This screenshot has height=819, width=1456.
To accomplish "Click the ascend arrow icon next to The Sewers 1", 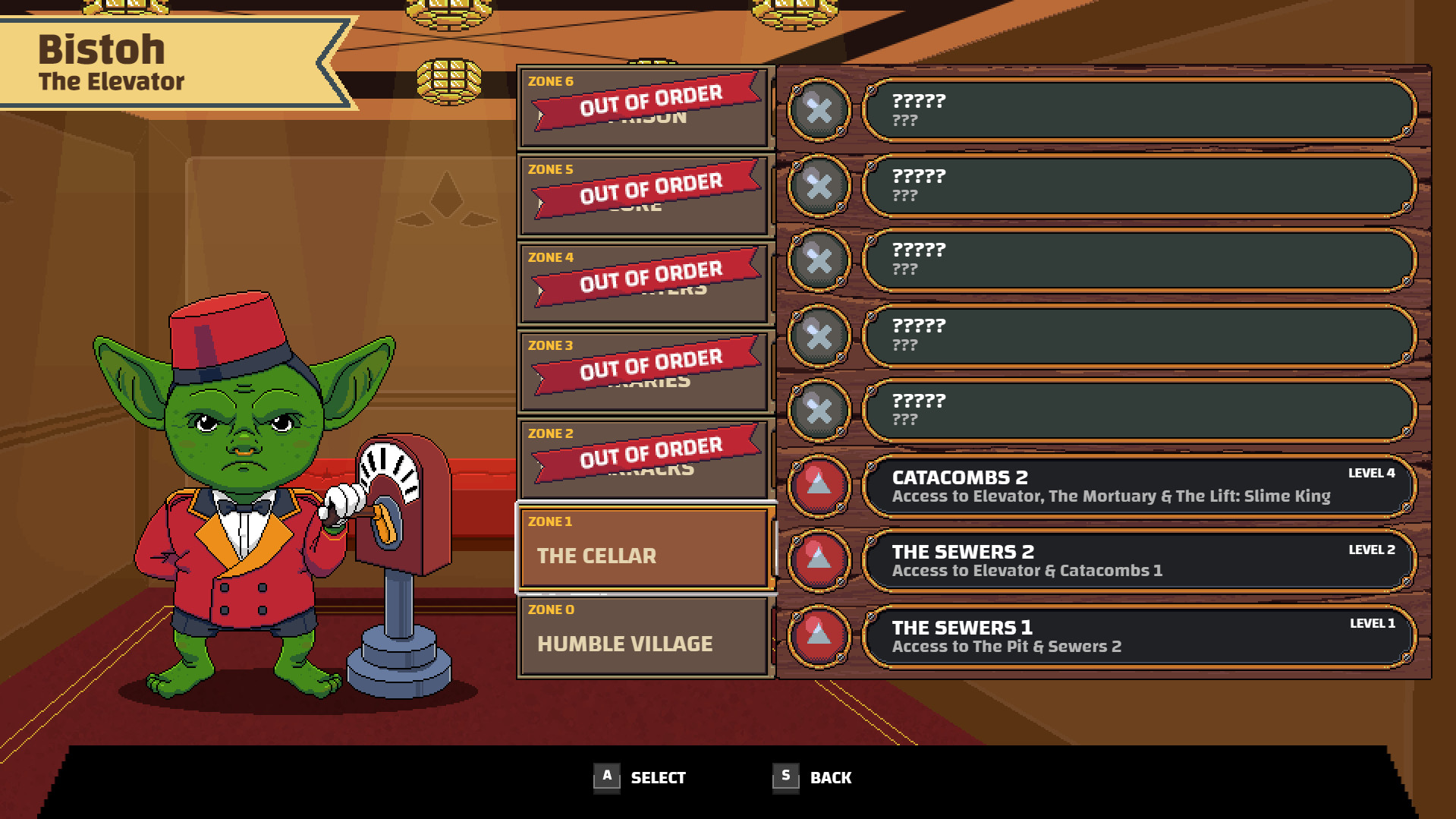I will tap(820, 637).
